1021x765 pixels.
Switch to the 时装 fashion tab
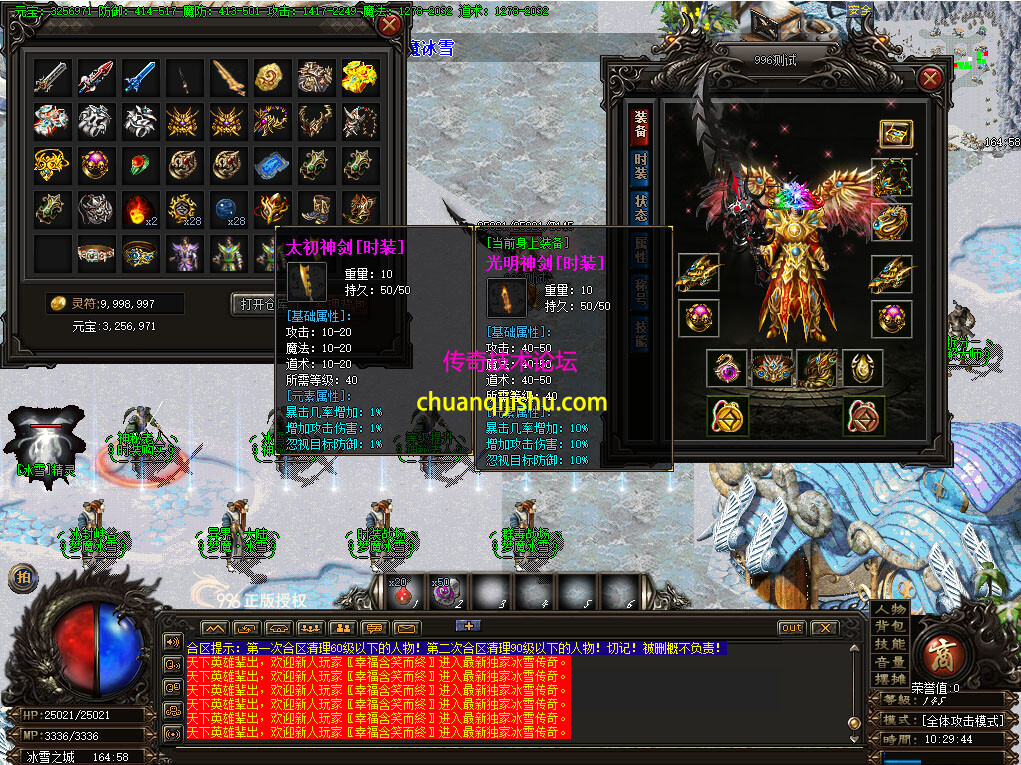tap(640, 166)
